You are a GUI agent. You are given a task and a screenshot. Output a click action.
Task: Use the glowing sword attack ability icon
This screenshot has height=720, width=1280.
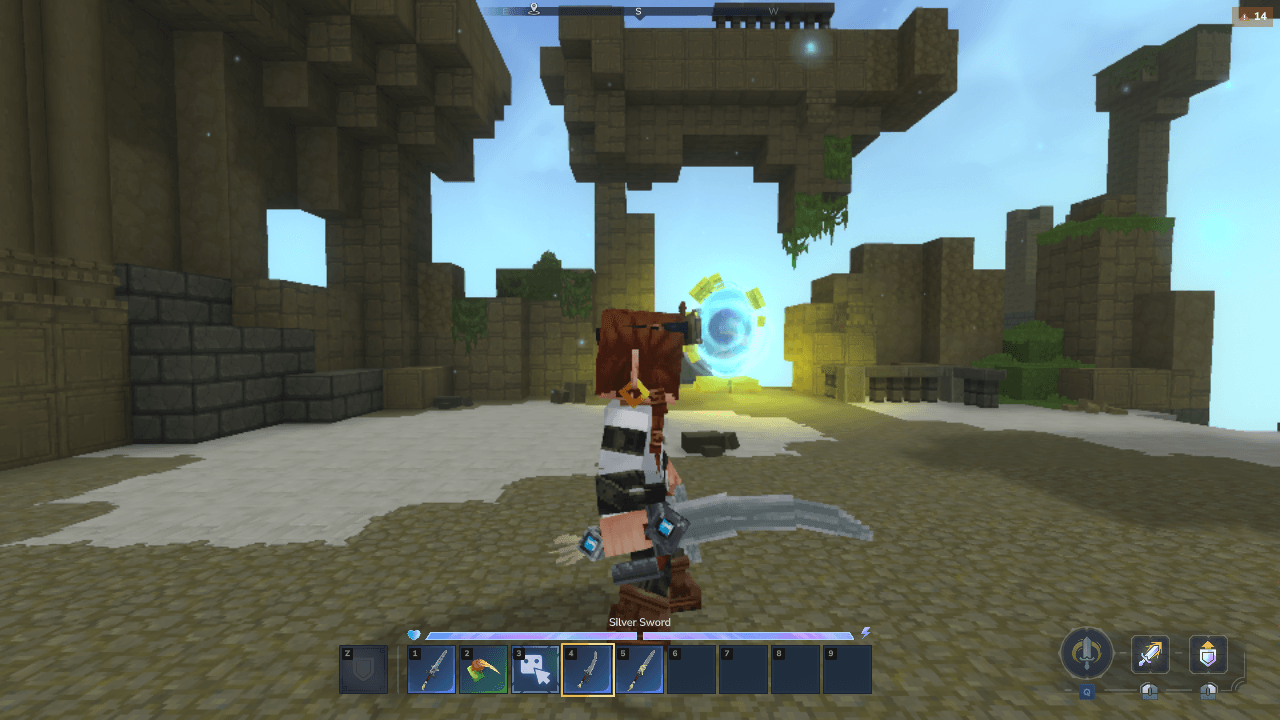[x=1150, y=655]
